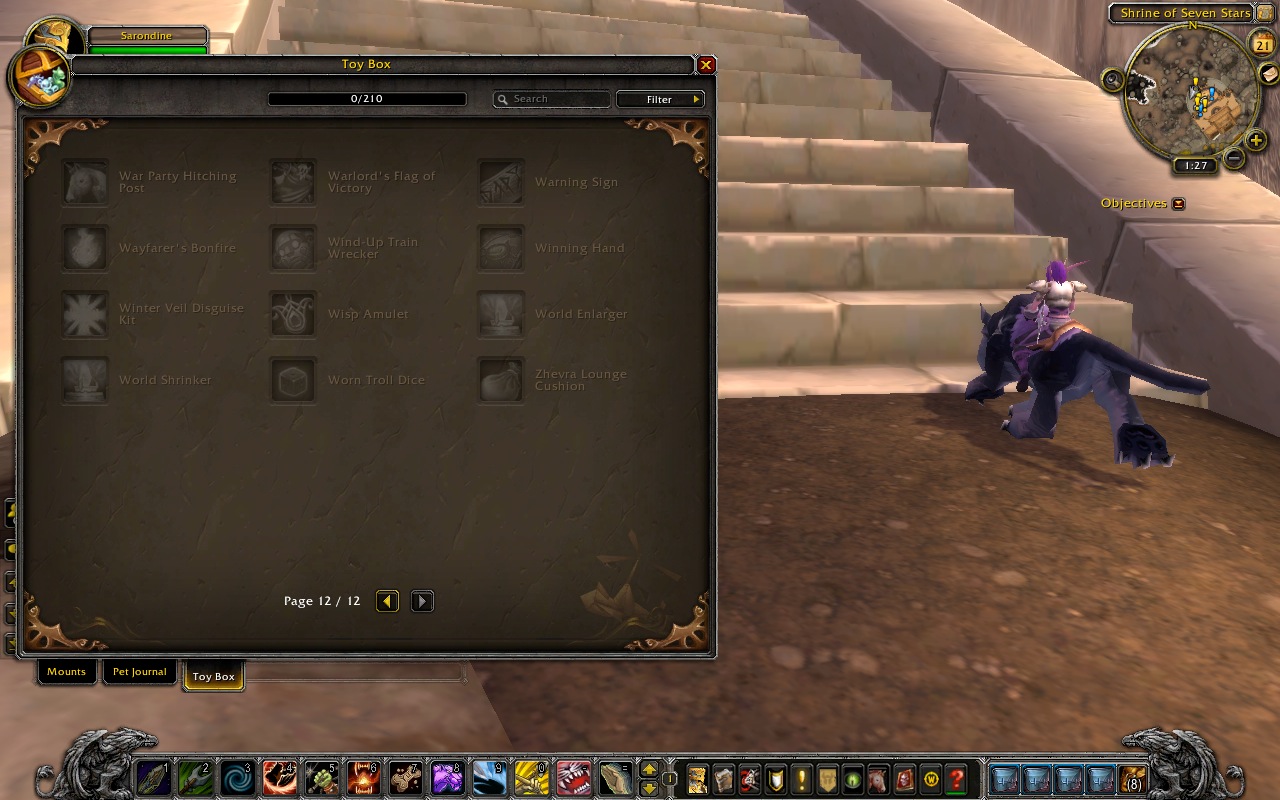Choose the Warlord's Flag of Victory toy

[294, 183]
